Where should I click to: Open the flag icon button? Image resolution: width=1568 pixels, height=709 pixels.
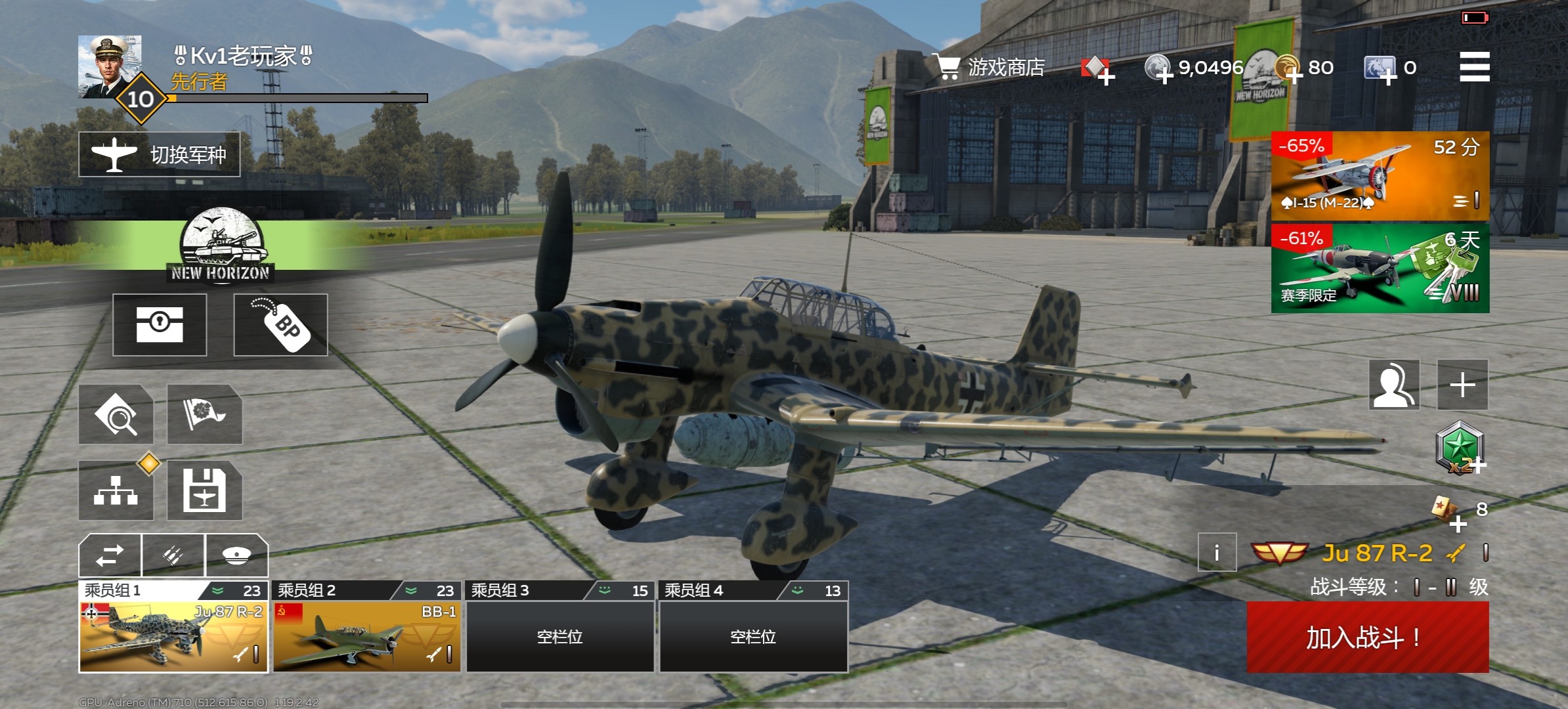click(x=204, y=414)
